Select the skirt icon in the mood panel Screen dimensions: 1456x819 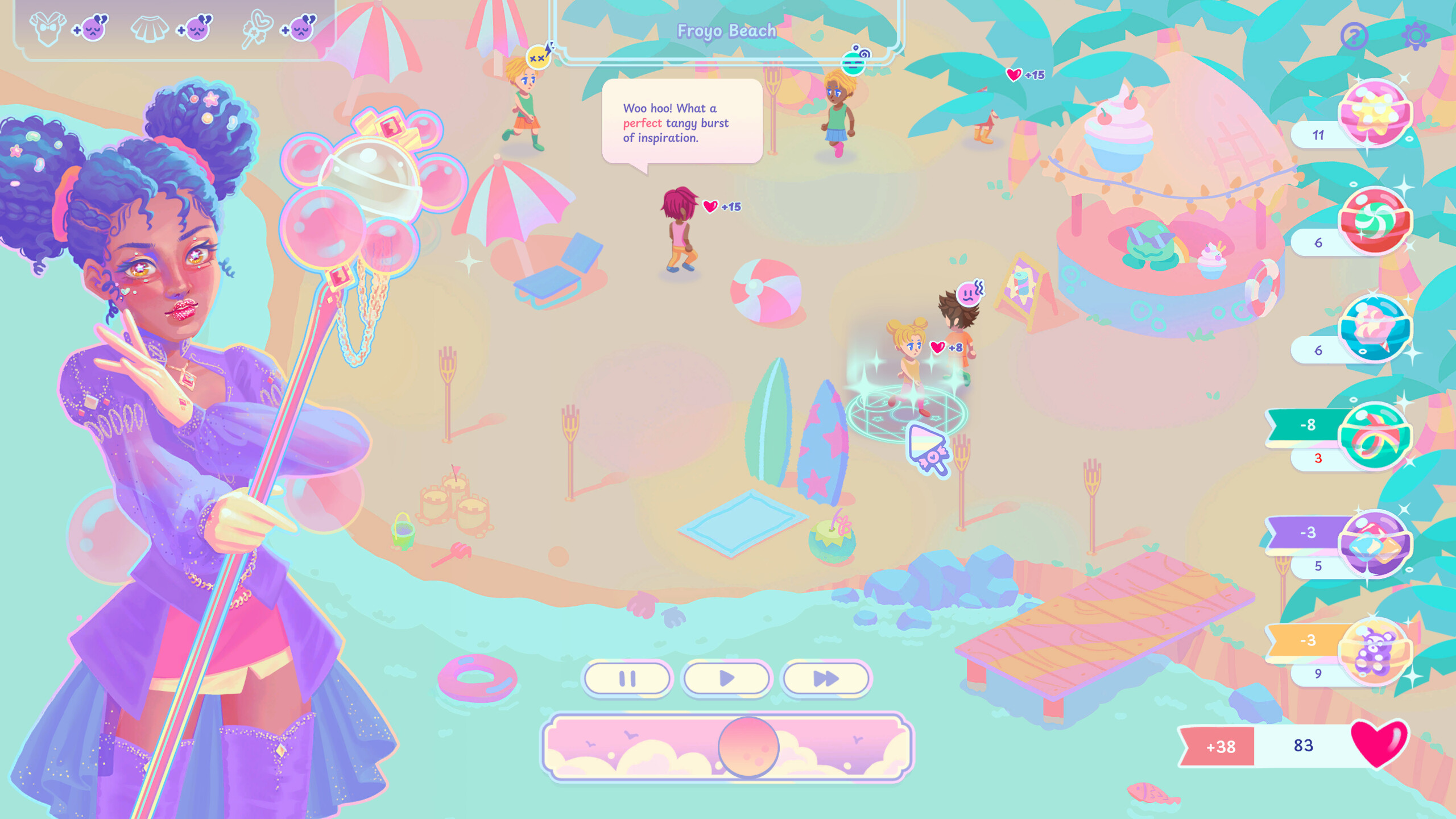click(149, 27)
